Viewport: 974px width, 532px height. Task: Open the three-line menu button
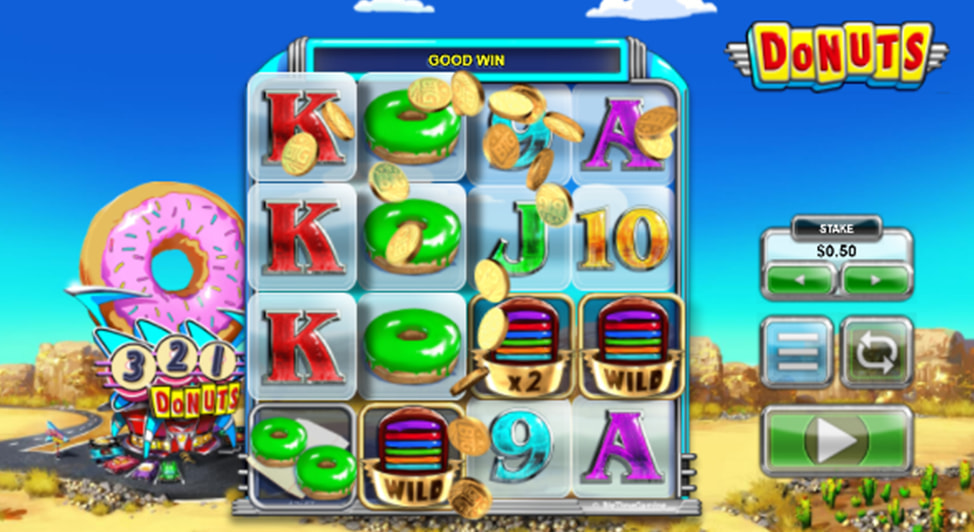tap(797, 352)
